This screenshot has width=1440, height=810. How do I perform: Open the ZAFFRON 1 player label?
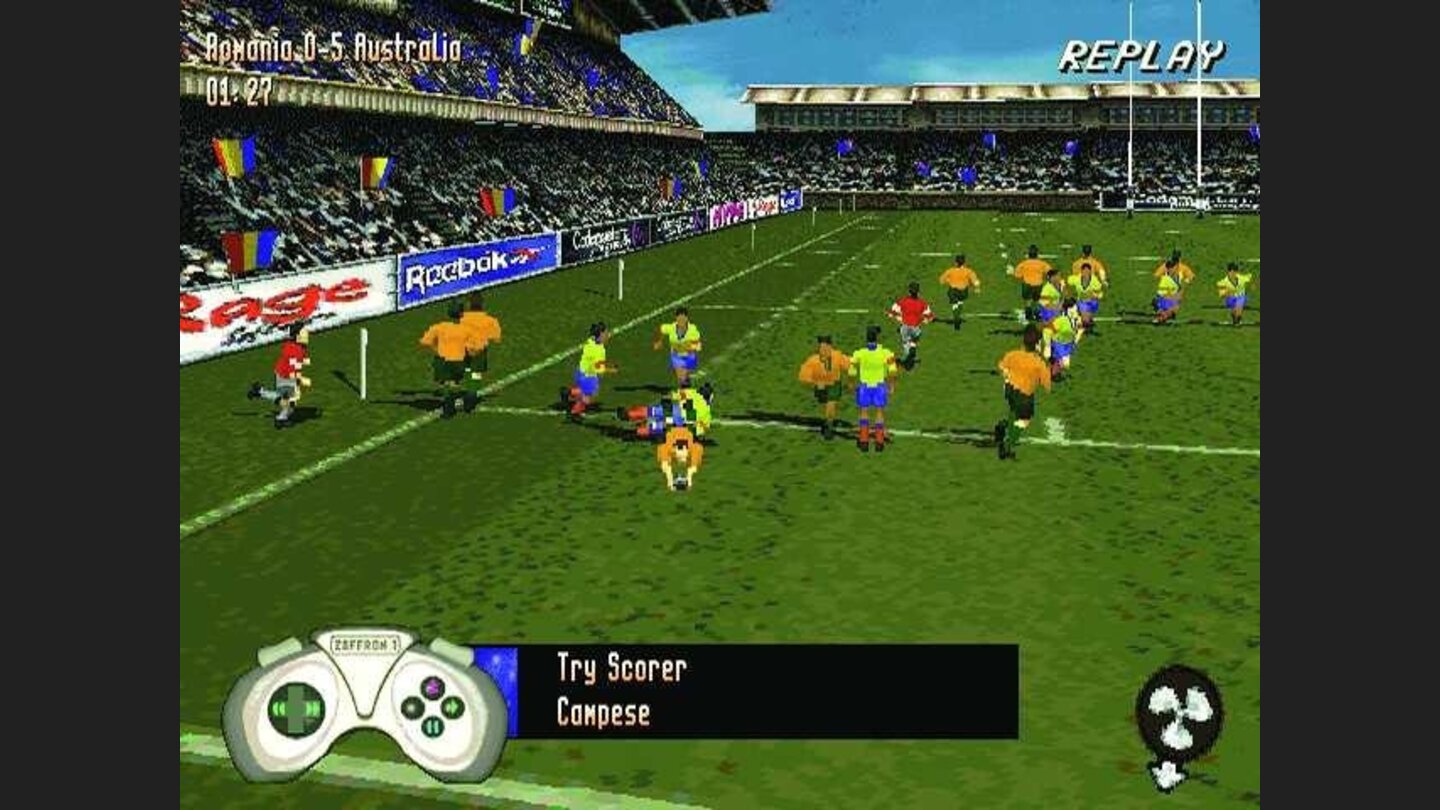366,643
